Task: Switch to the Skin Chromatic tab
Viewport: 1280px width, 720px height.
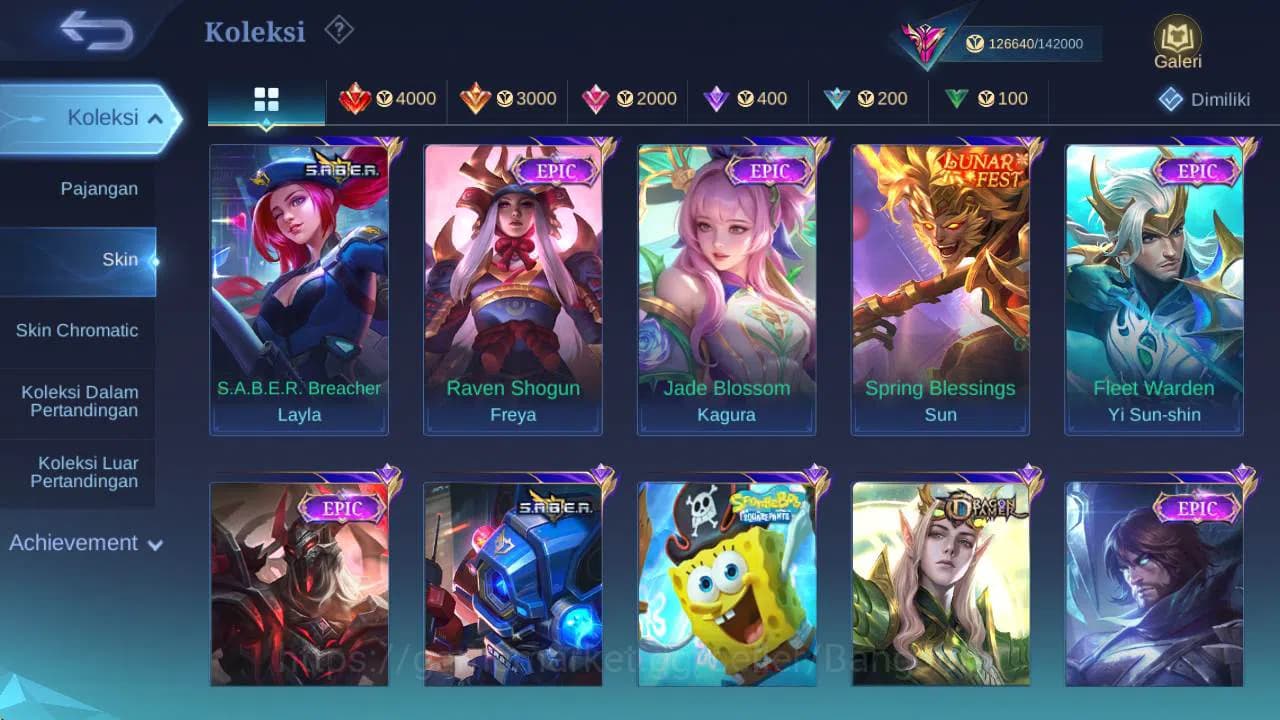Action: 77,330
